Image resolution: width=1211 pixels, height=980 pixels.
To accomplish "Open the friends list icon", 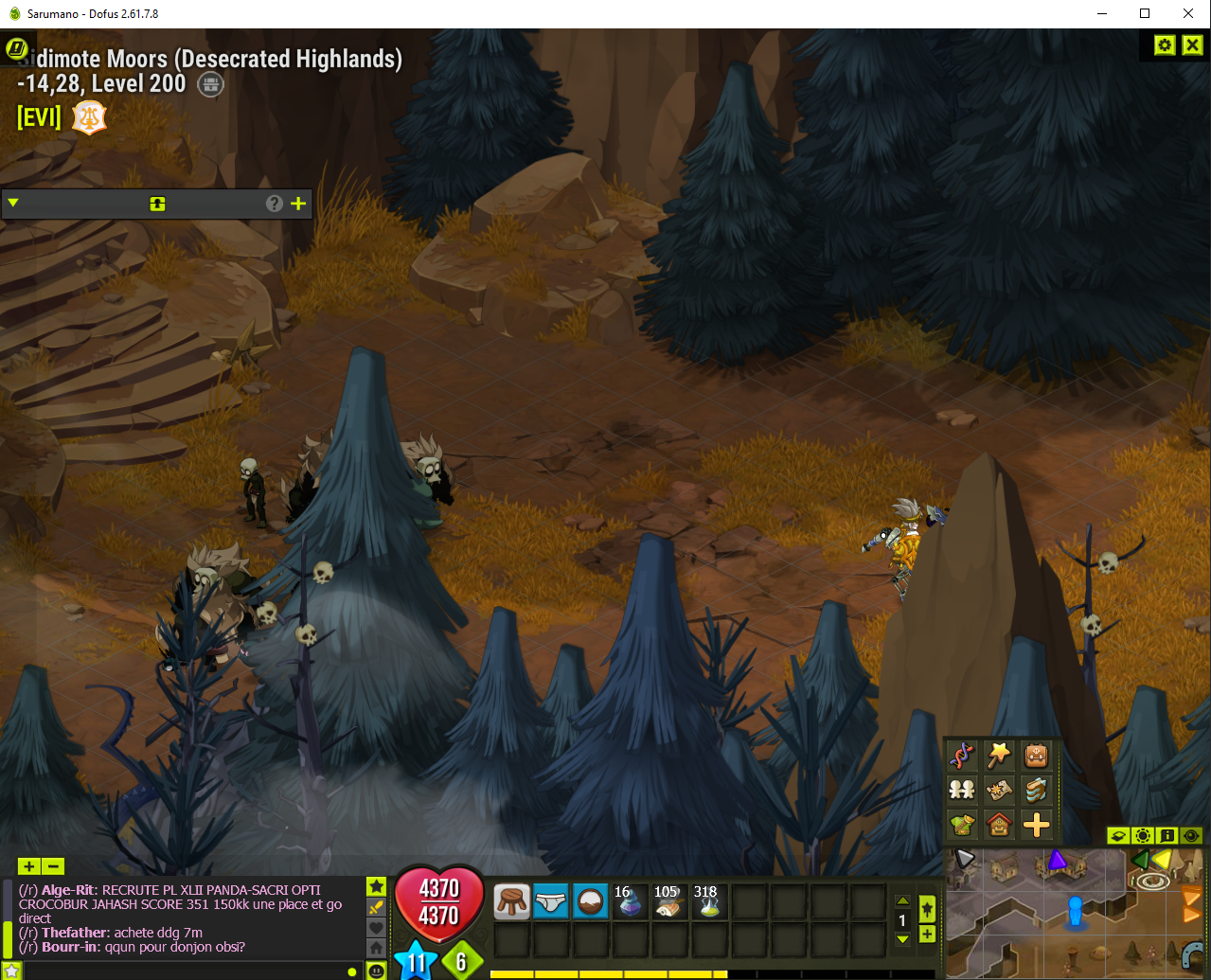I will click(962, 790).
